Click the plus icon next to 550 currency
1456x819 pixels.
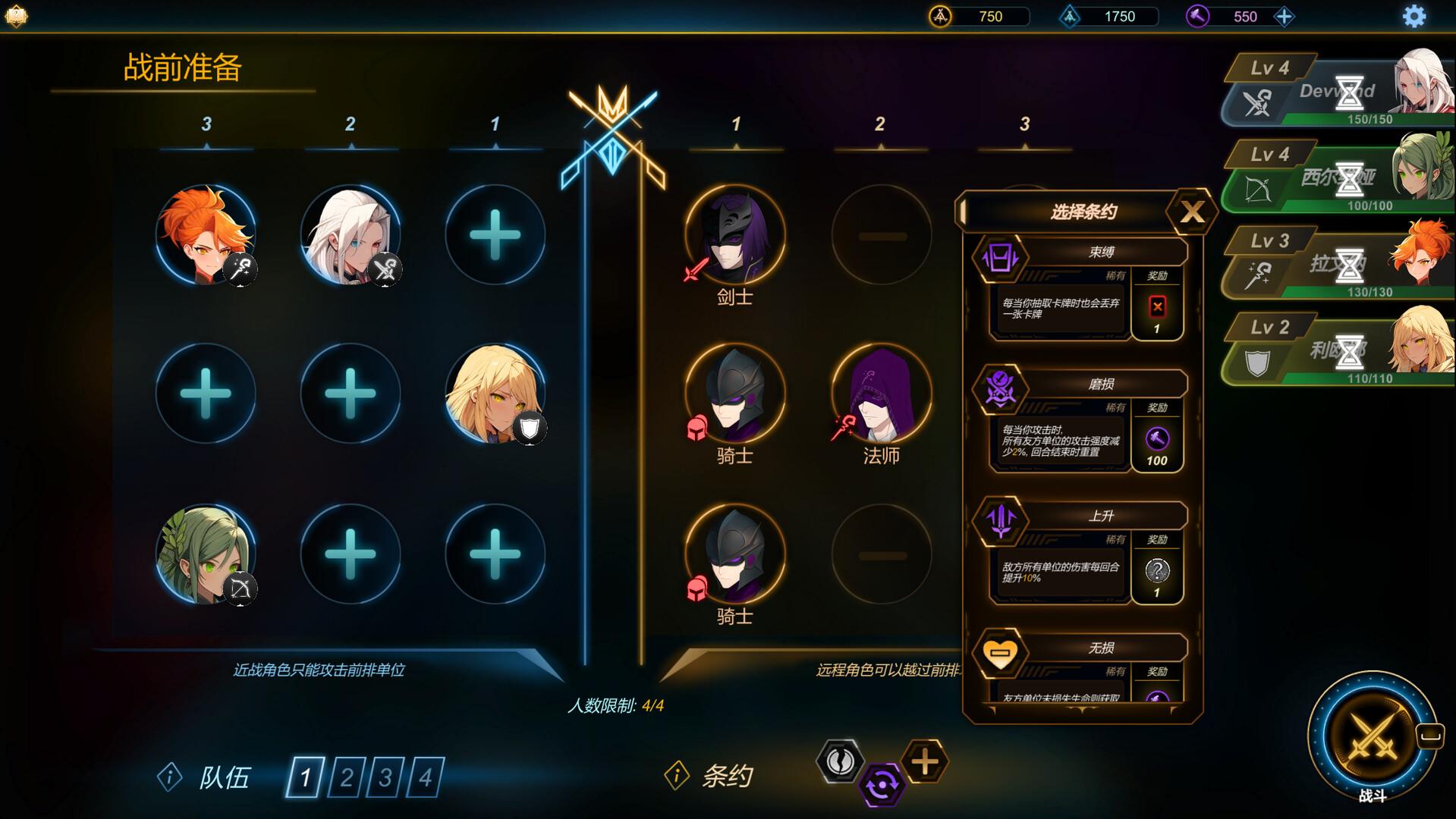tap(1285, 16)
